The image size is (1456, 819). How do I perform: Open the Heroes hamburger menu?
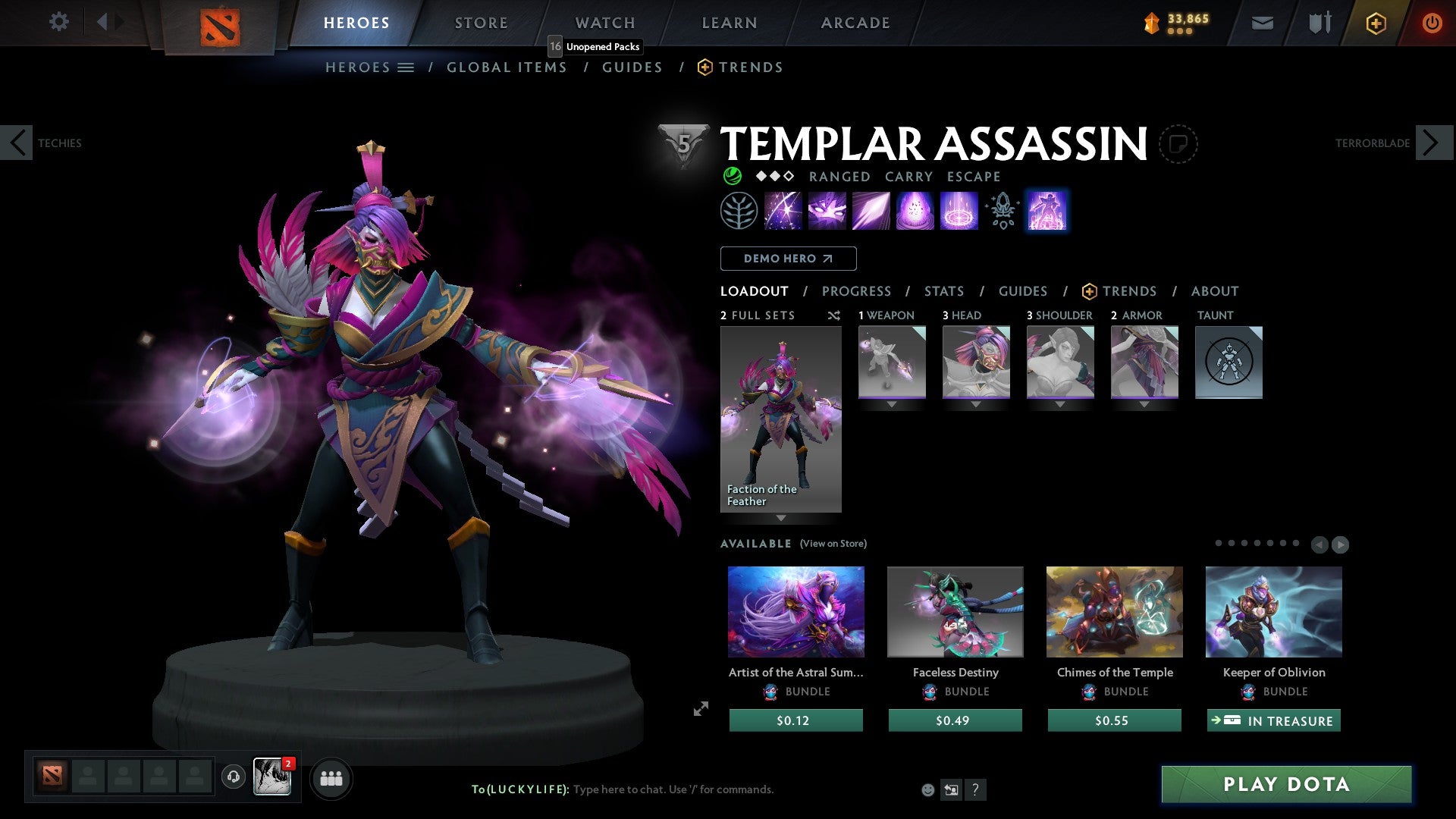click(406, 67)
